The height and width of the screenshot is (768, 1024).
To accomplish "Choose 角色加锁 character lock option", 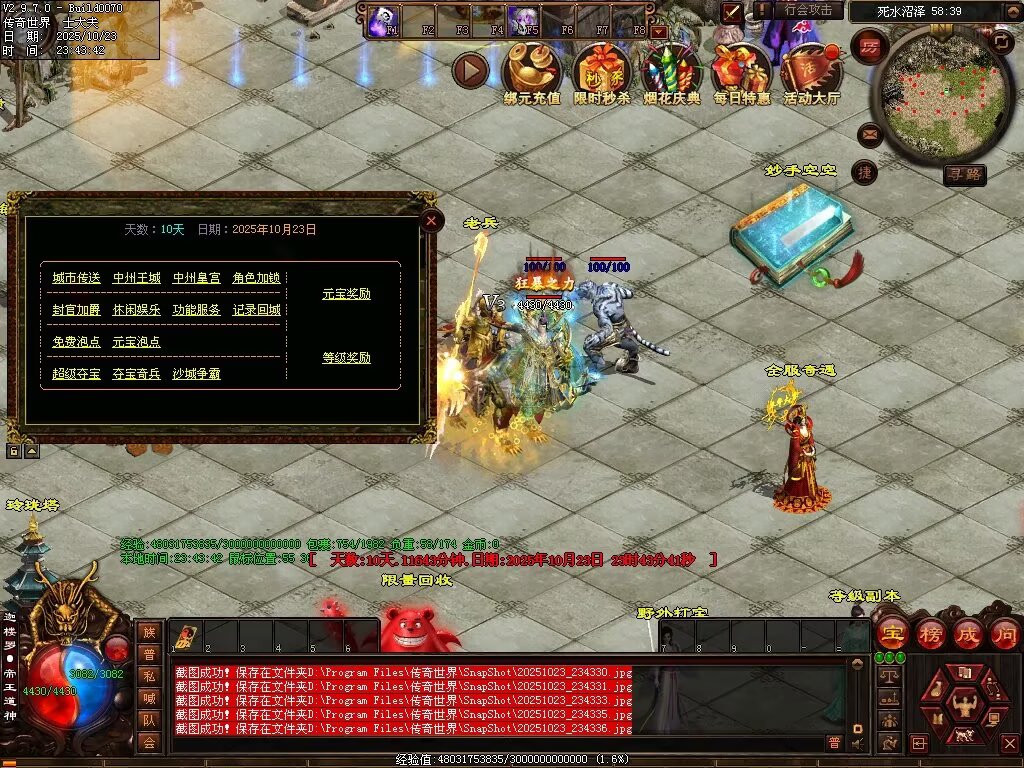I will pos(256,278).
